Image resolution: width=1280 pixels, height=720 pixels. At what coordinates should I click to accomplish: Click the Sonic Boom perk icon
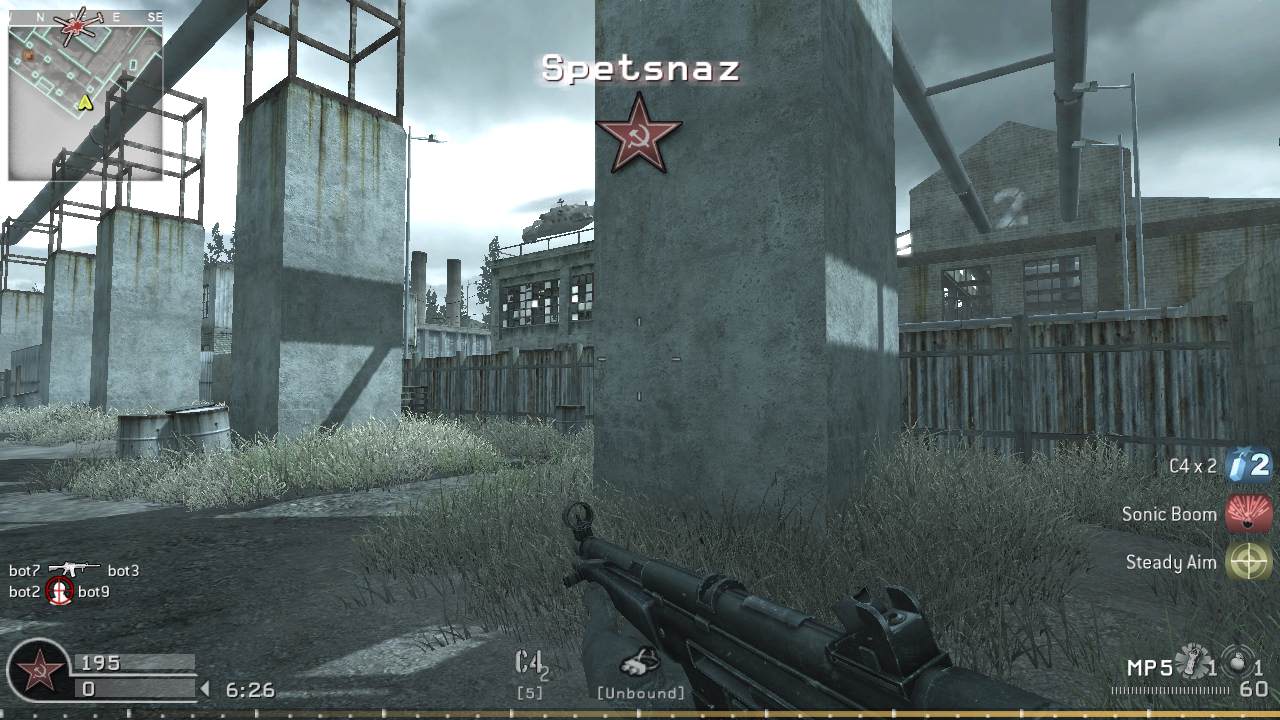[1247, 514]
